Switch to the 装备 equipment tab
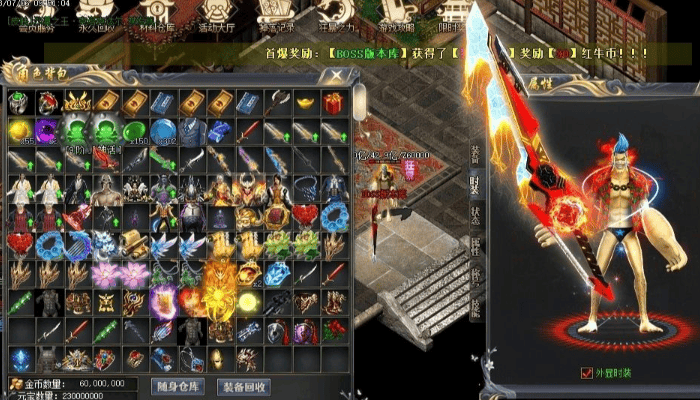This screenshot has width=700, height=400. click(x=475, y=152)
